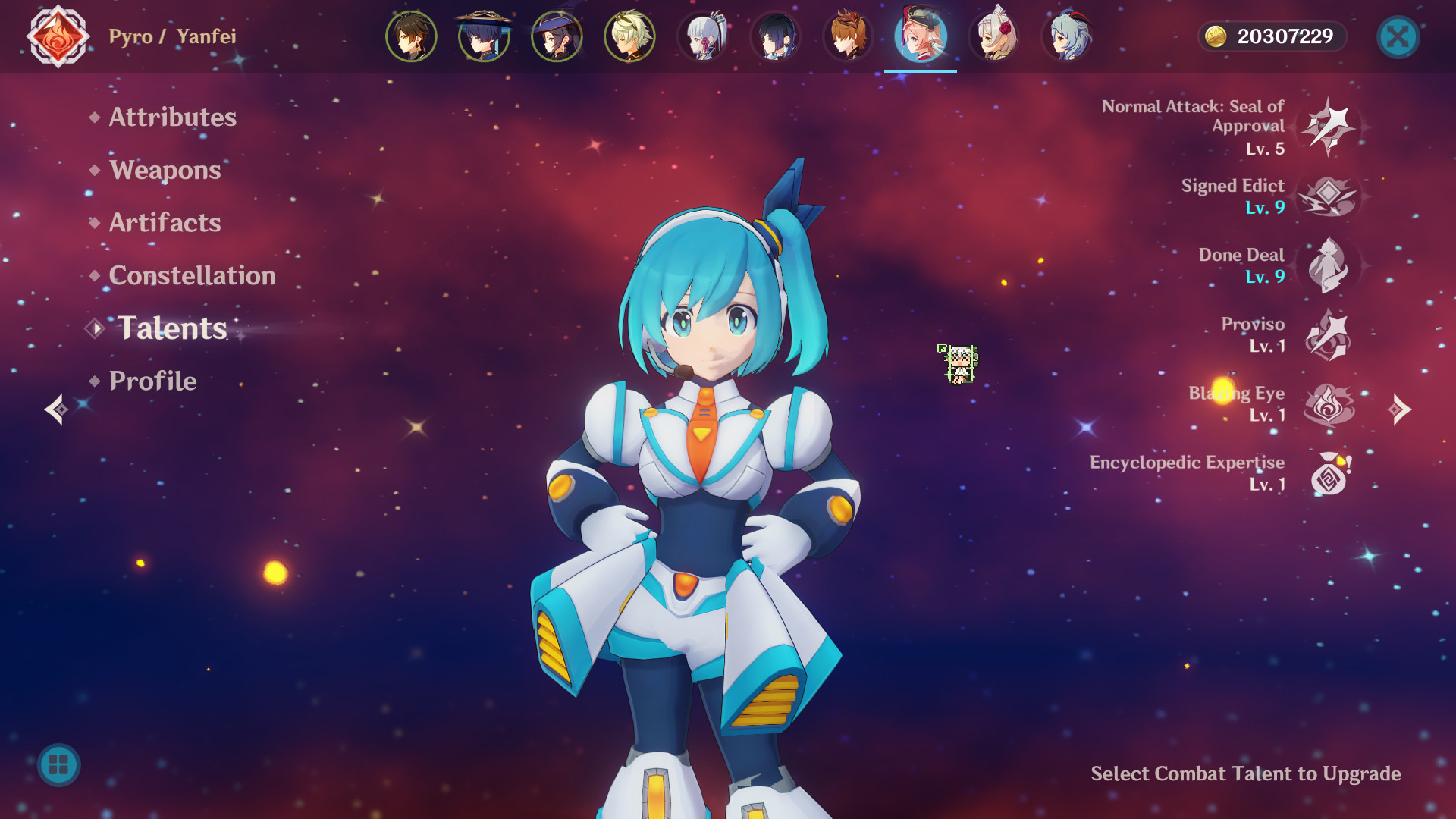Open the party overview grid icon at bottom left
Viewport: 1456px width, 819px height.
coord(57,765)
